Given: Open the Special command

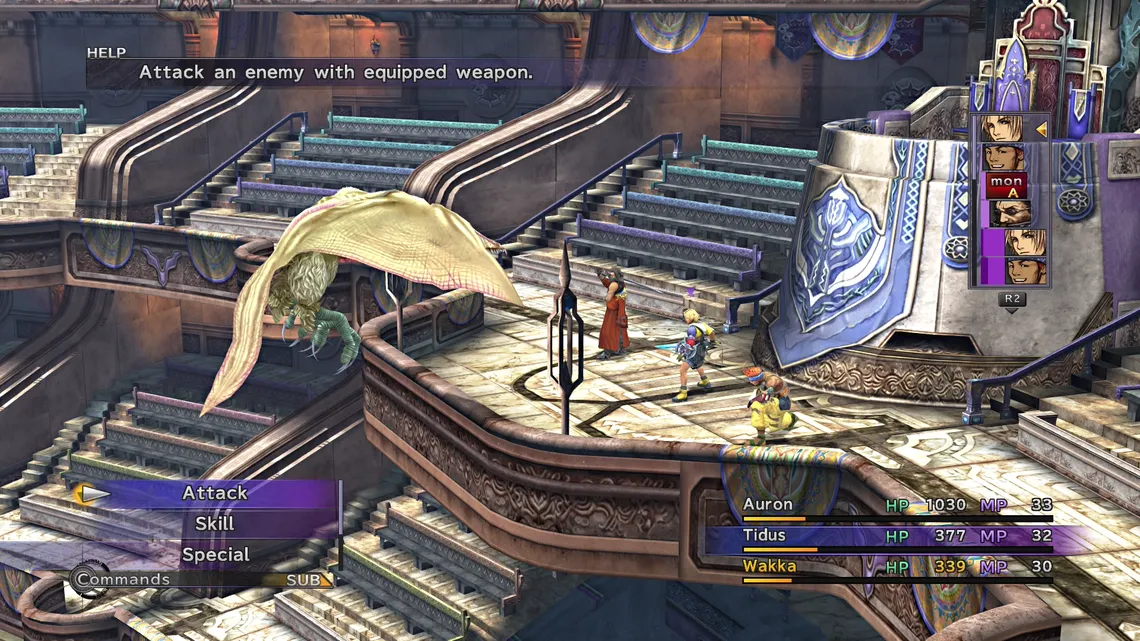Looking at the screenshot, I should (215, 554).
